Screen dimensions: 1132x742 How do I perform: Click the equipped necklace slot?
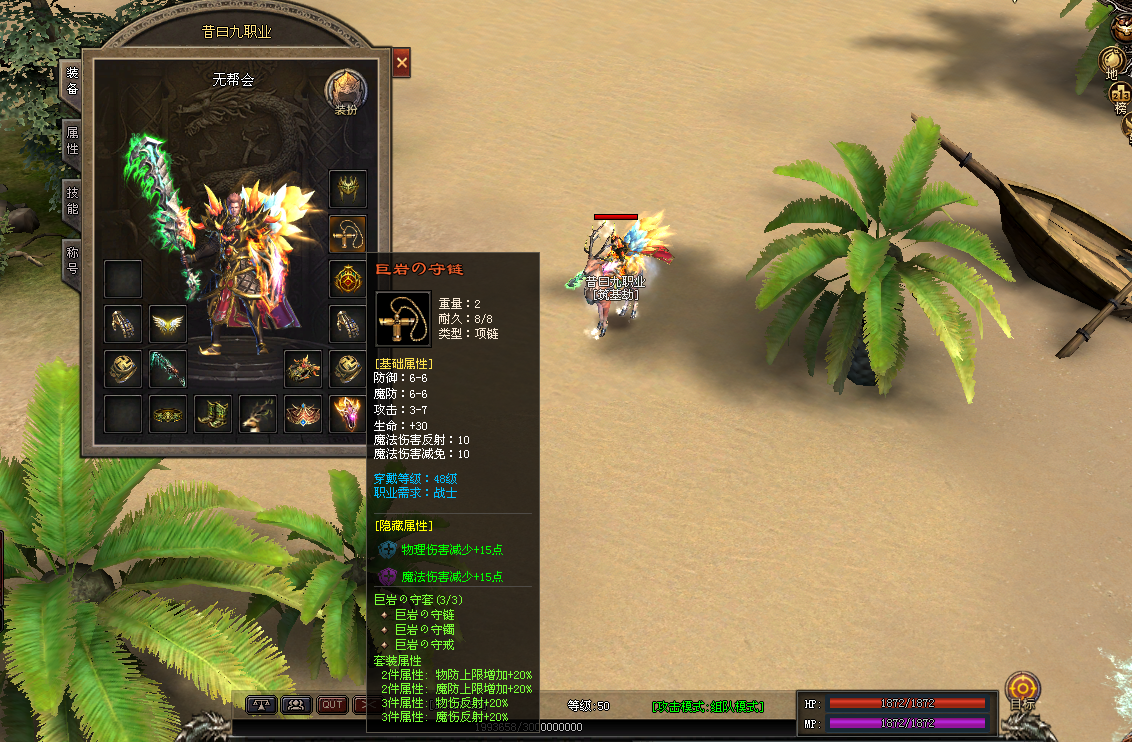pyautogui.click(x=348, y=233)
